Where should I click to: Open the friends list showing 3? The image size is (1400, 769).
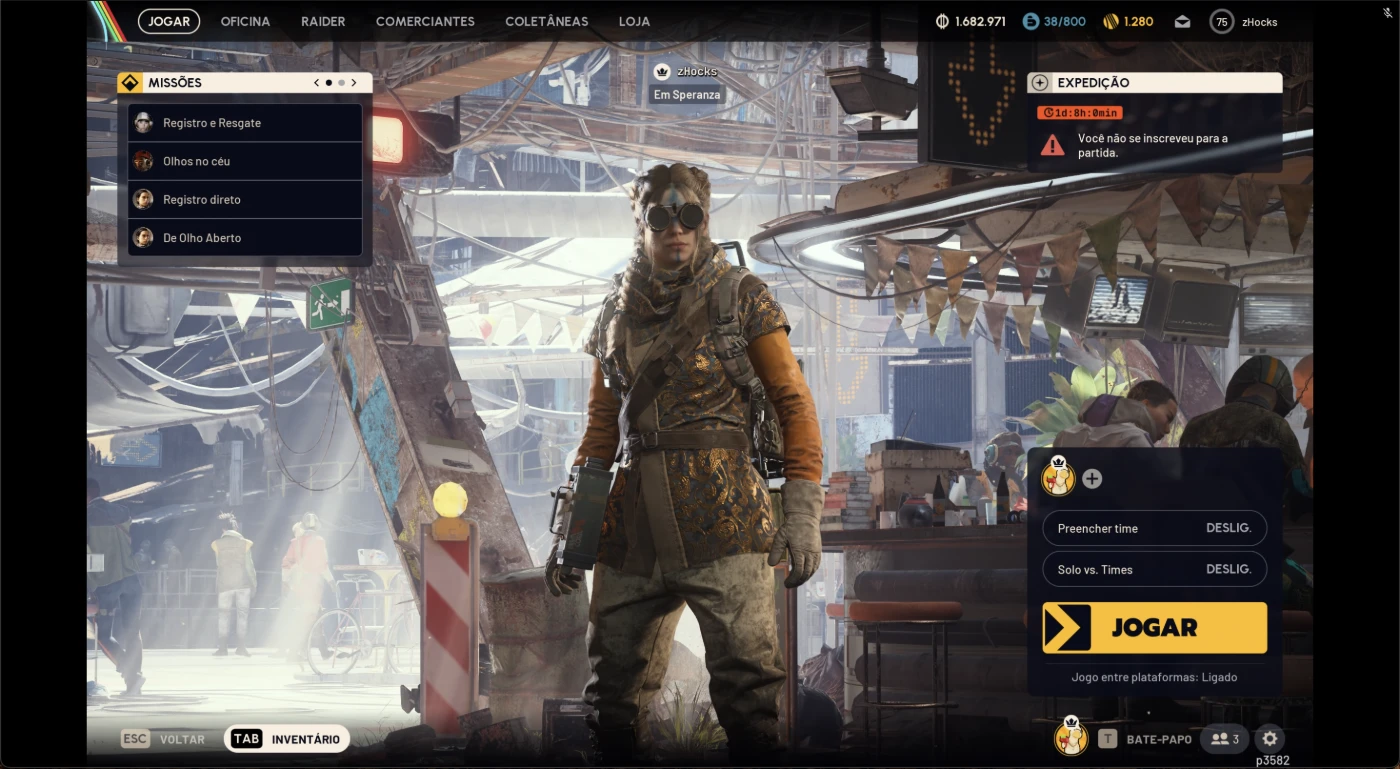pos(1225,739)
